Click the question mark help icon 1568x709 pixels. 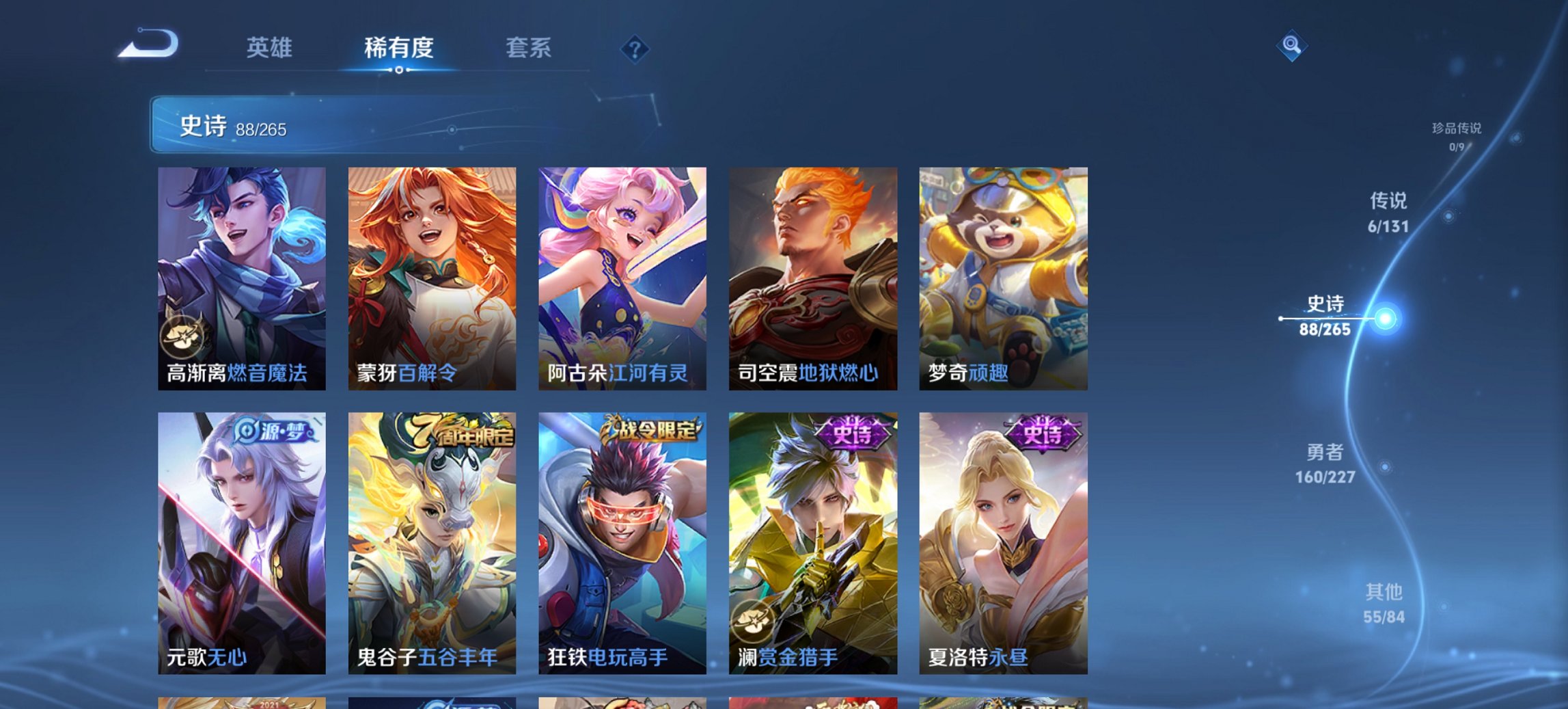(635, 49)
